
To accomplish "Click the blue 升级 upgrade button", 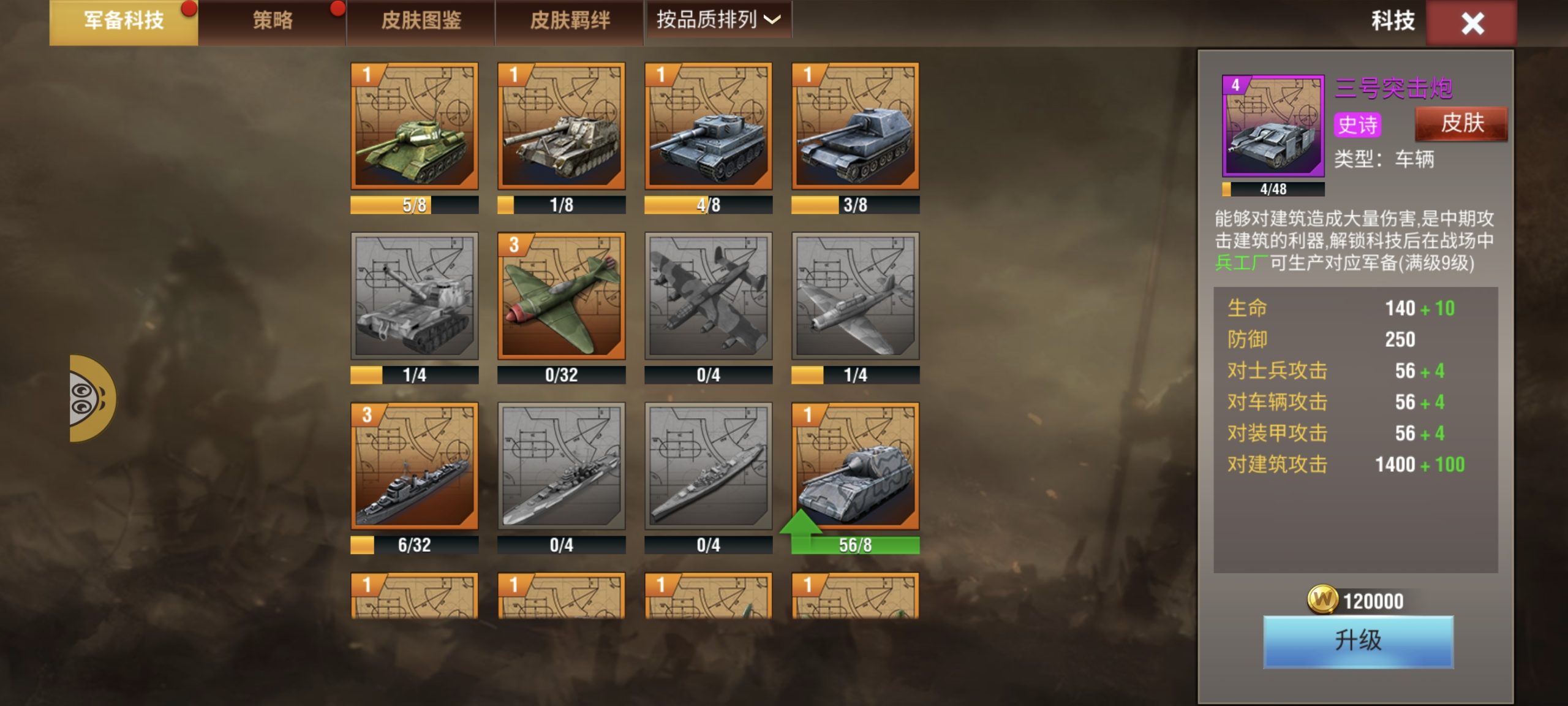I will click(1358, 641).
